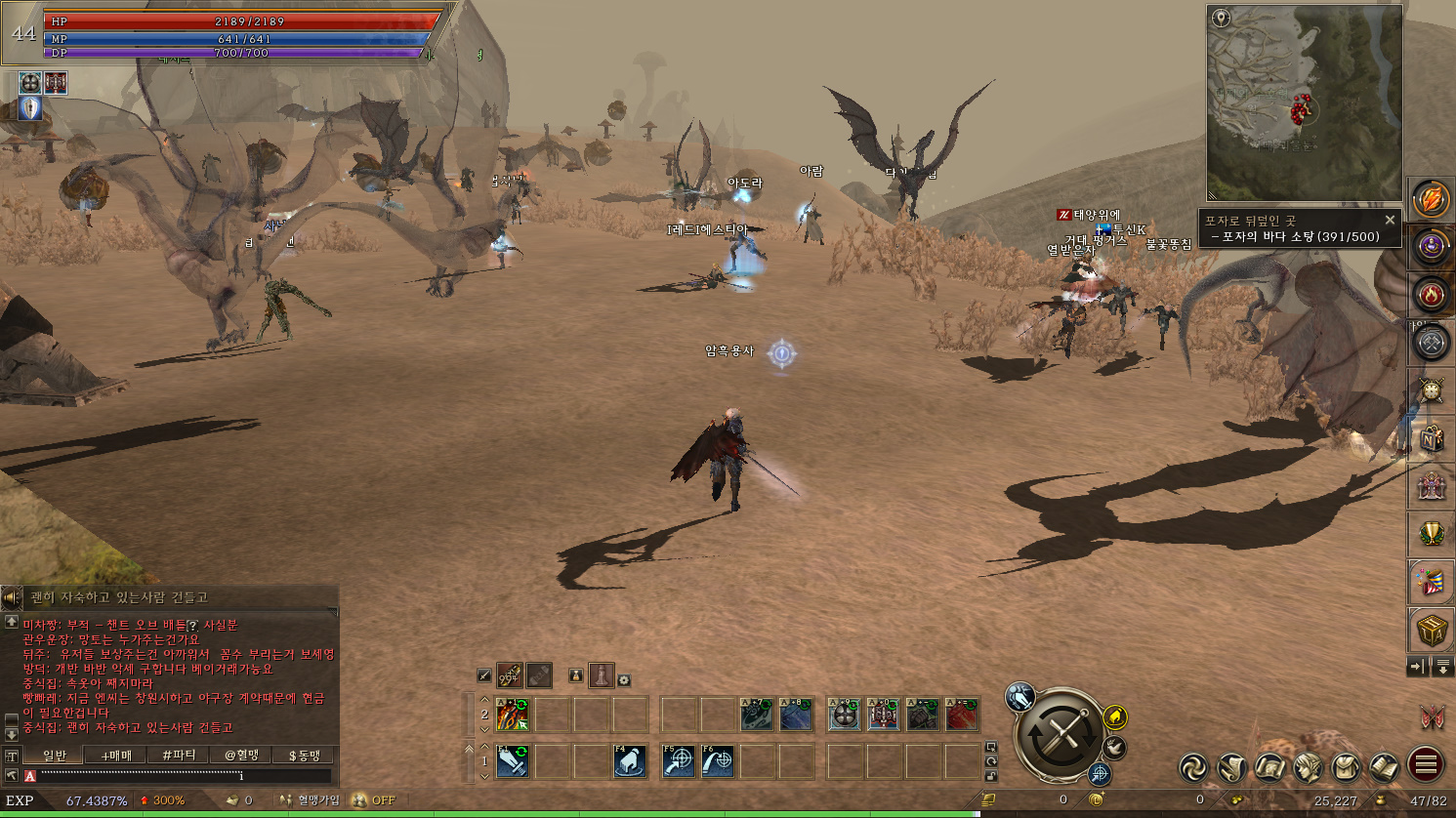Toggle the megaphone icon above chat
The width and height of the screenshot is (1456, 818).
point(12,596)
